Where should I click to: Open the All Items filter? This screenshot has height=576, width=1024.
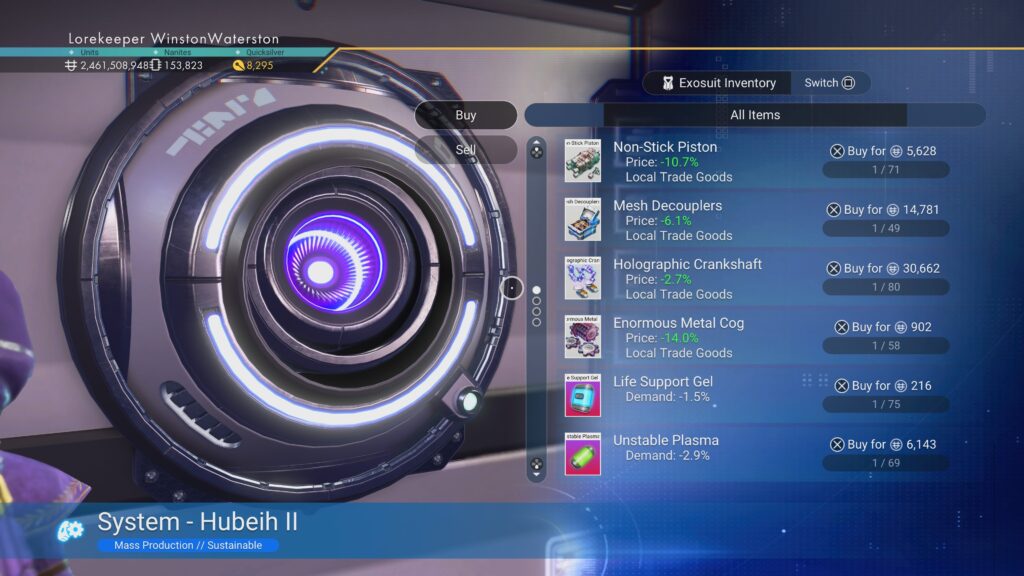coord(755,115)
